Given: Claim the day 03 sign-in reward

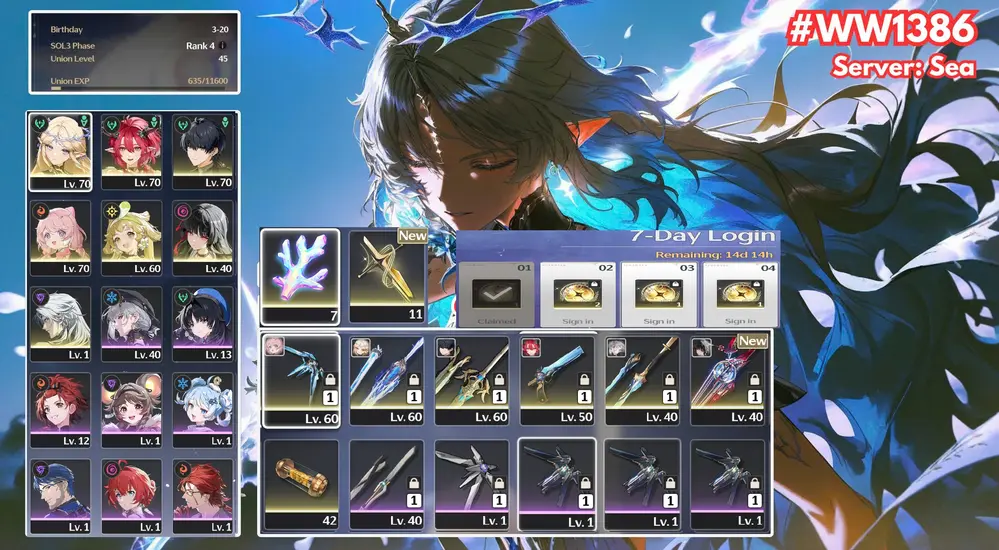Looking at the screenshot, I should pyautogui.click(x=659, y=295).
